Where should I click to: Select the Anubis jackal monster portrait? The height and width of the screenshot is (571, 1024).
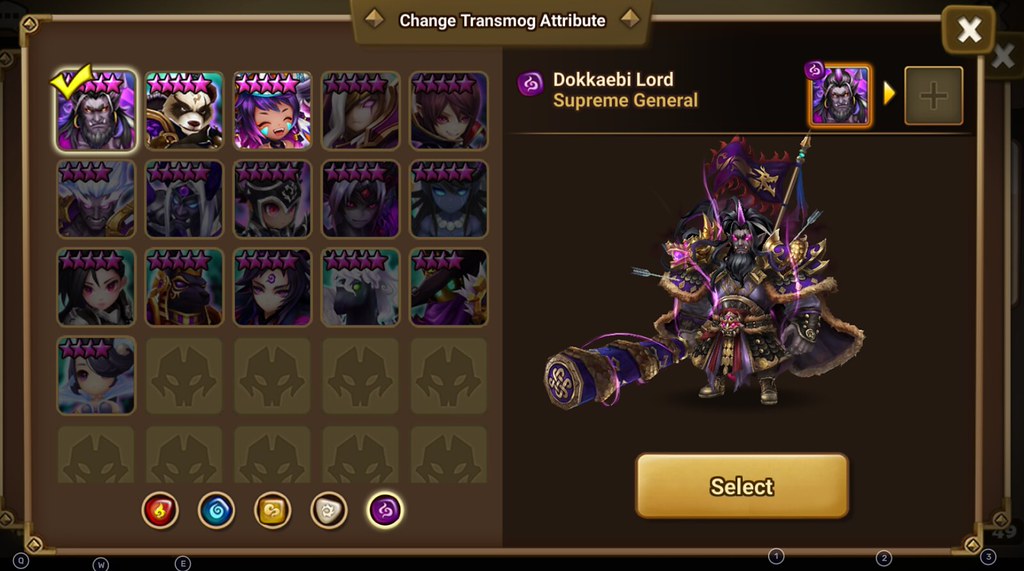(184, 289)
